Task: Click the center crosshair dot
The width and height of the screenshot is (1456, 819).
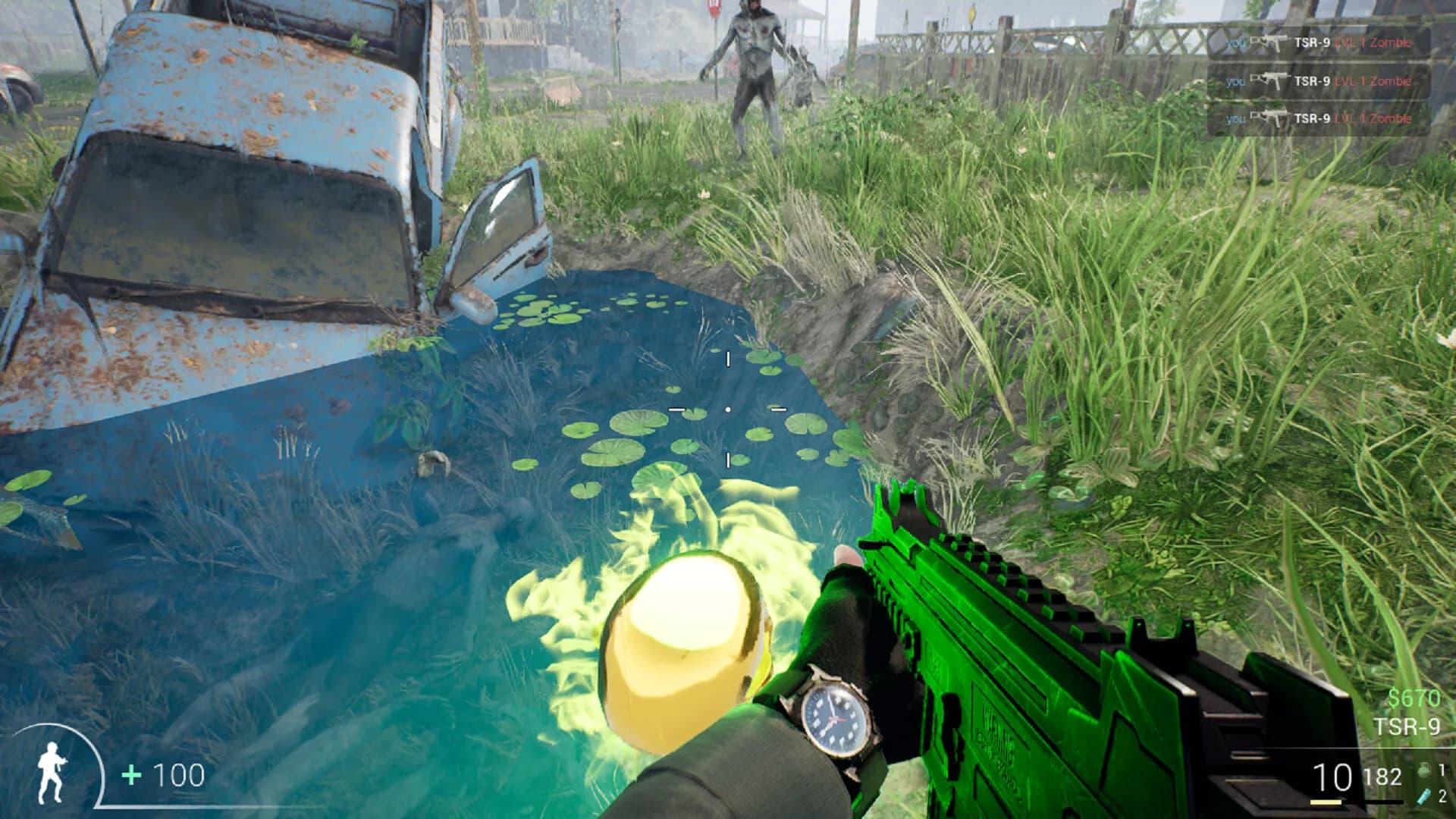Action: [727, 409]
